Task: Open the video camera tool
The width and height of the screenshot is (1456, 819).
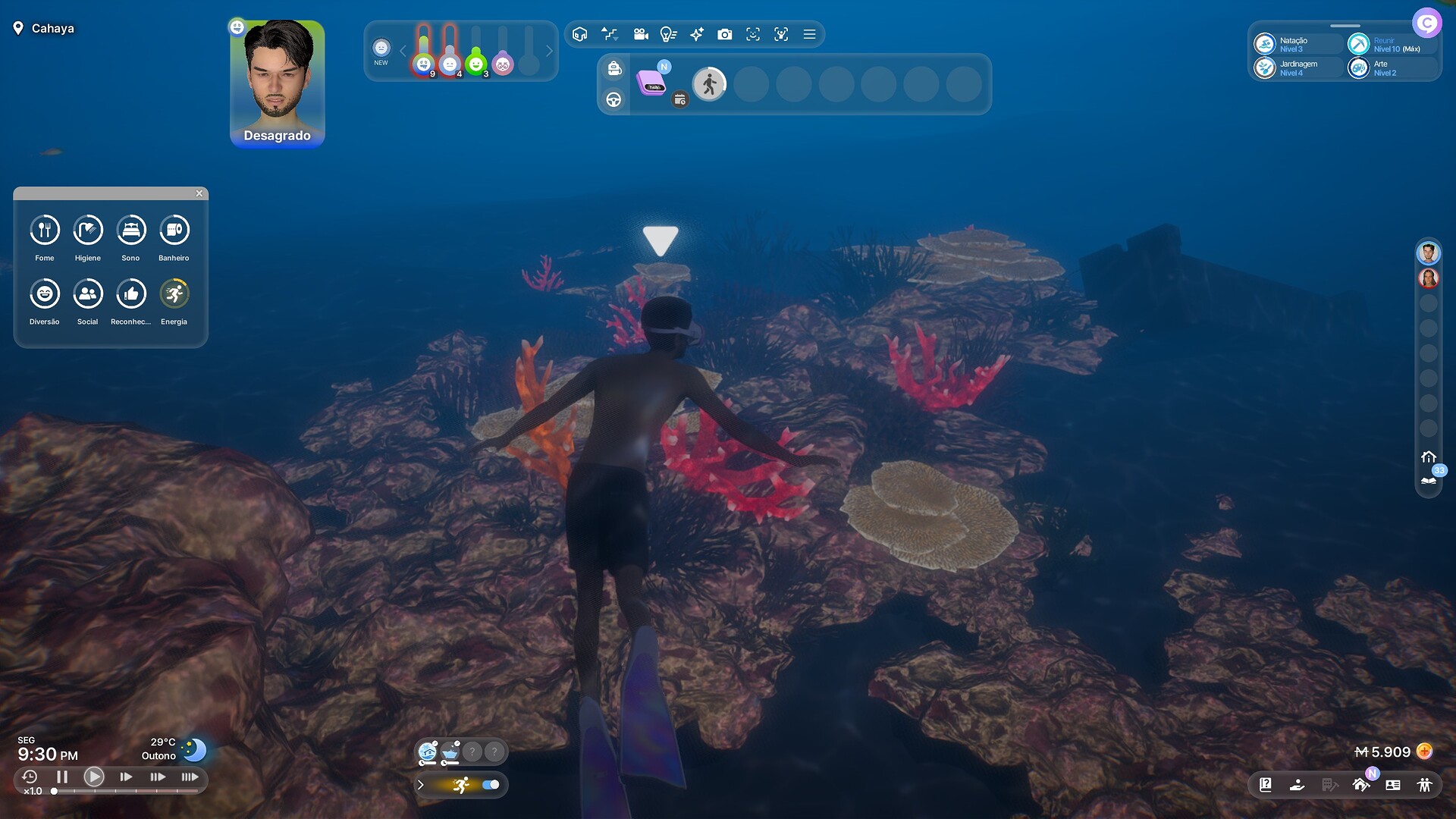Action: point(641,34)
